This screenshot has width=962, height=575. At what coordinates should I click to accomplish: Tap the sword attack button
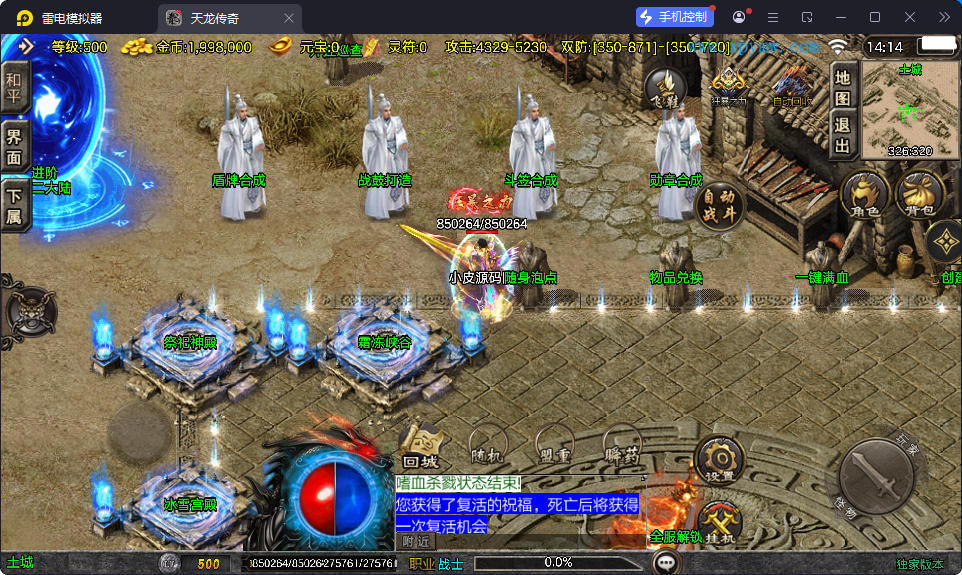tap(875, 475)
